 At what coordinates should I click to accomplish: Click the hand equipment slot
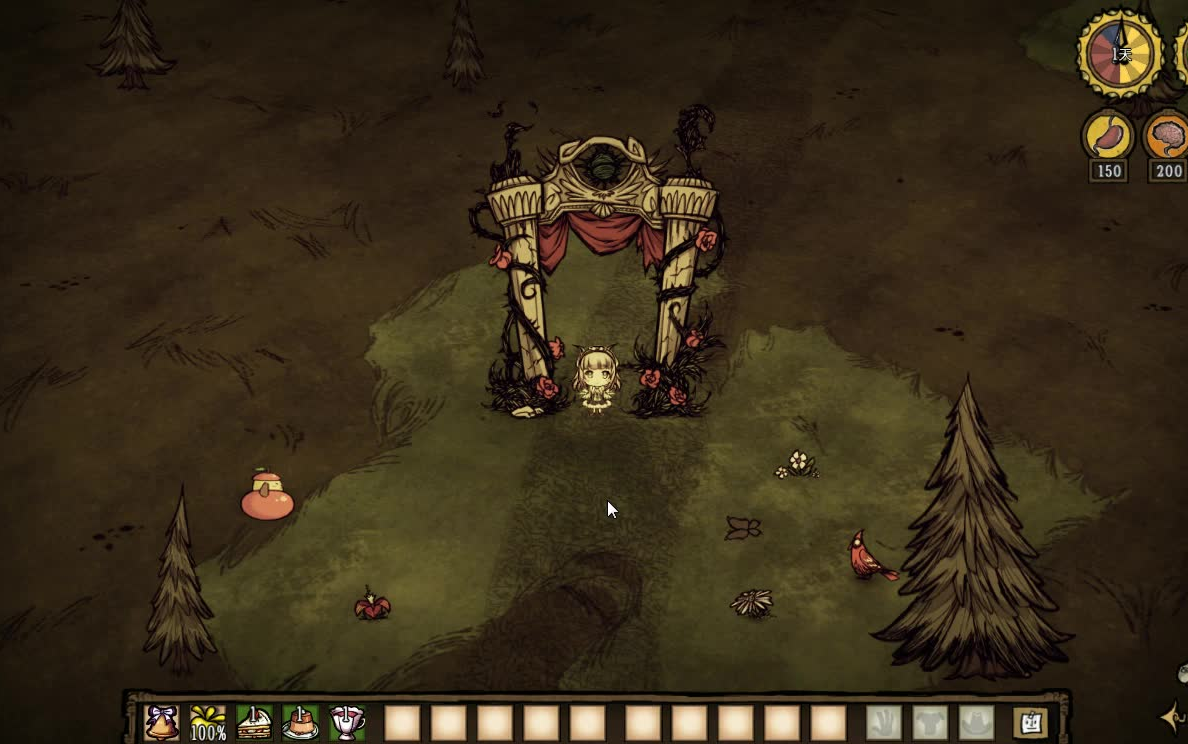point(884,722)
